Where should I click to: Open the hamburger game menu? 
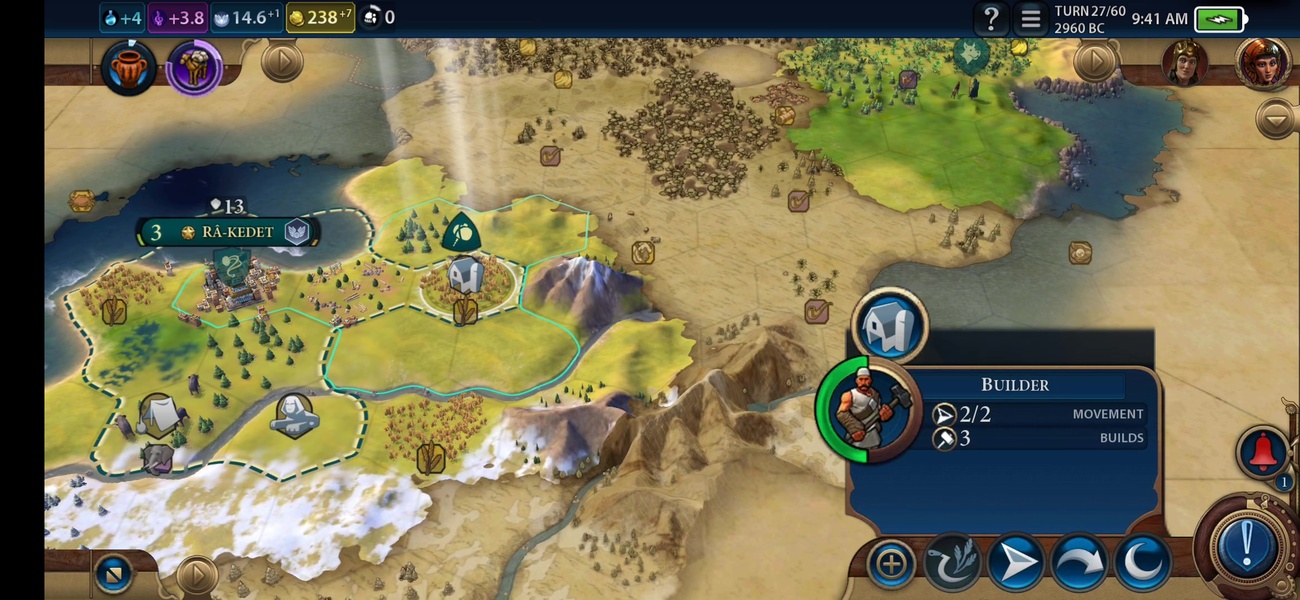(1030, 18)
